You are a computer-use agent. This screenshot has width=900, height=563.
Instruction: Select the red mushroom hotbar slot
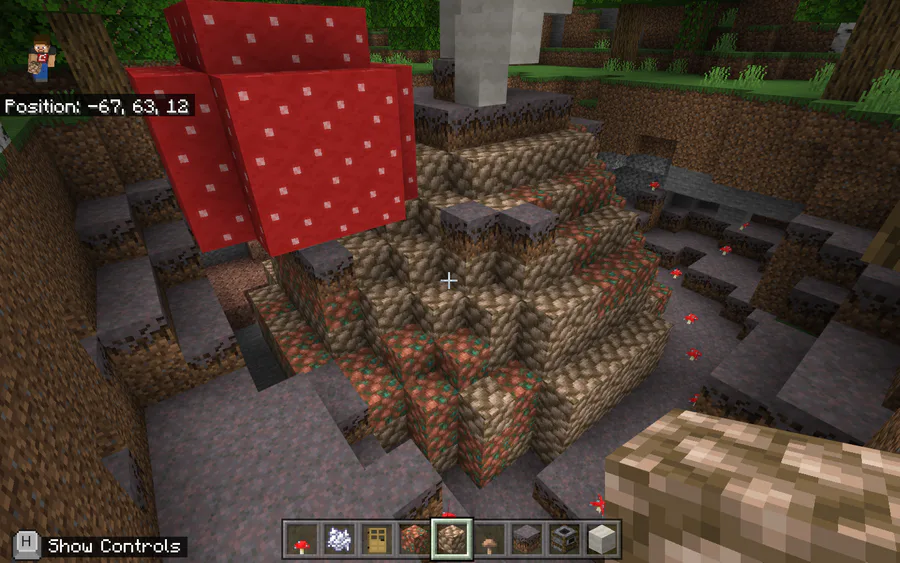[301, 539]
